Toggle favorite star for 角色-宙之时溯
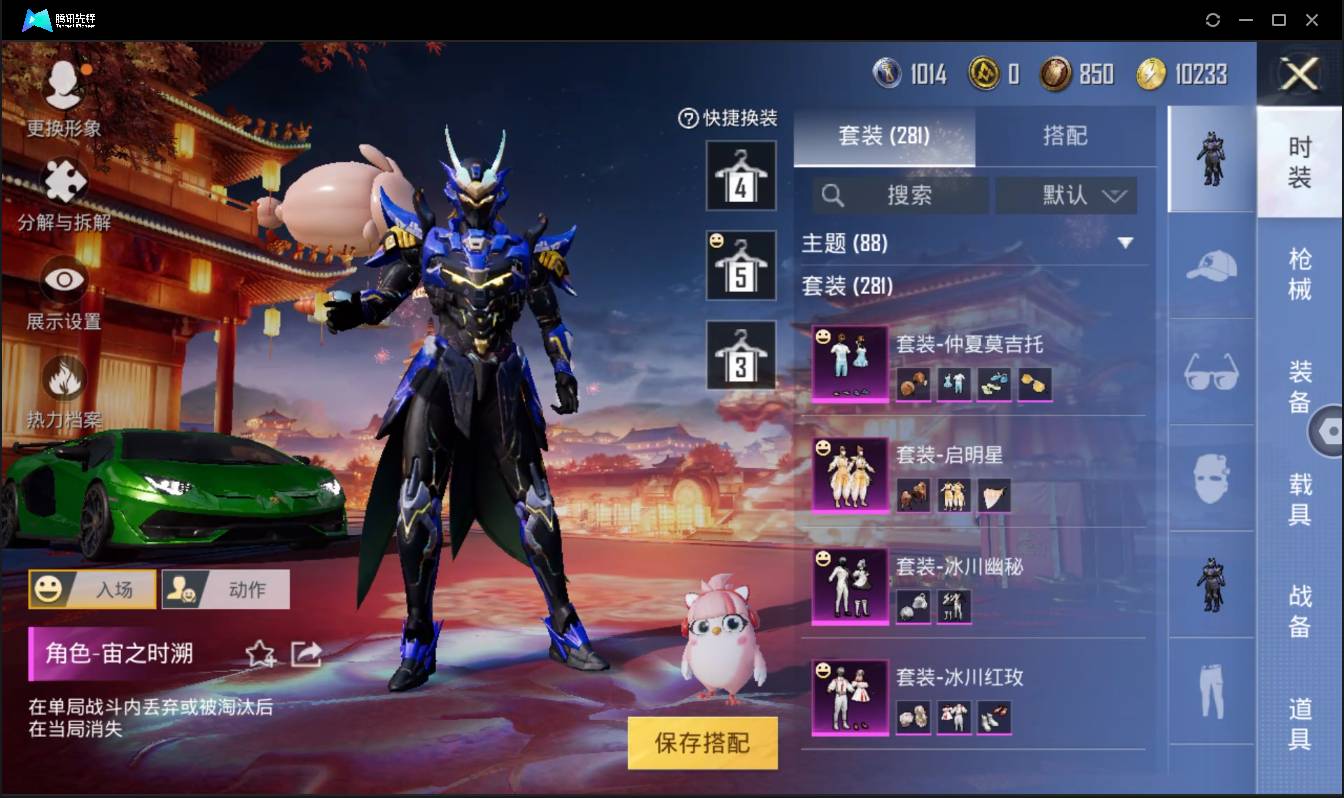The height and width of the screenshot is (798, 1344). (x=260, y=655)
